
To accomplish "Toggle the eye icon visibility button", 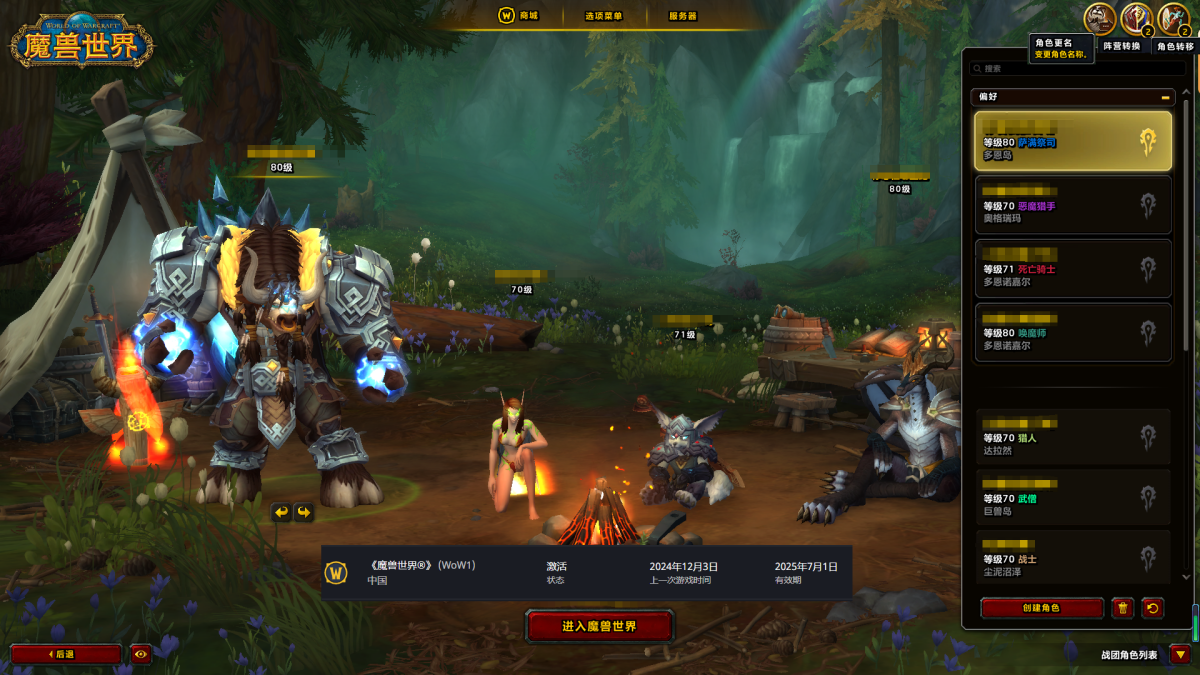I will (140, 654).
